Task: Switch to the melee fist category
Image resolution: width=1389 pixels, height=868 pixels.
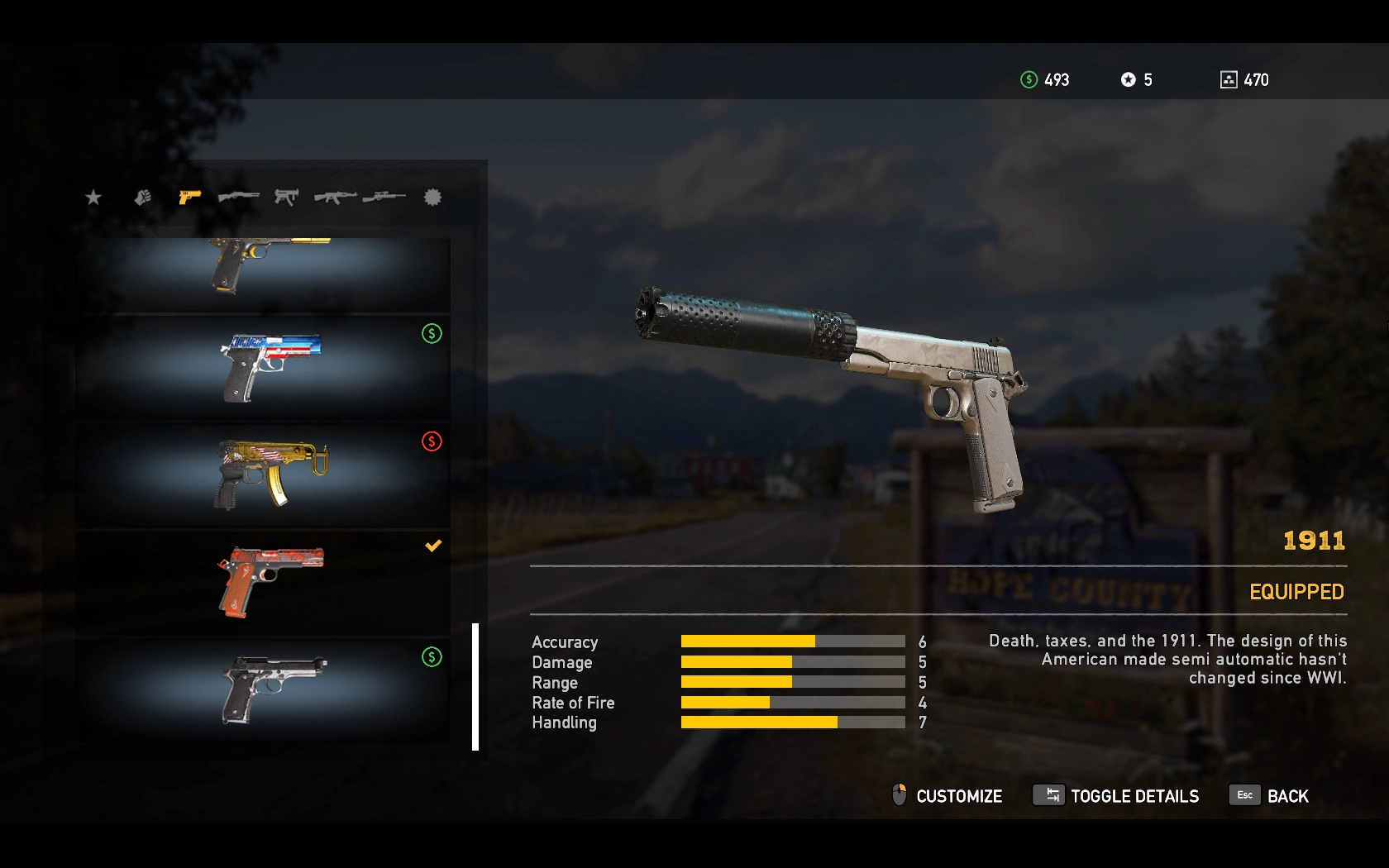Action: (x=143, y=197)
